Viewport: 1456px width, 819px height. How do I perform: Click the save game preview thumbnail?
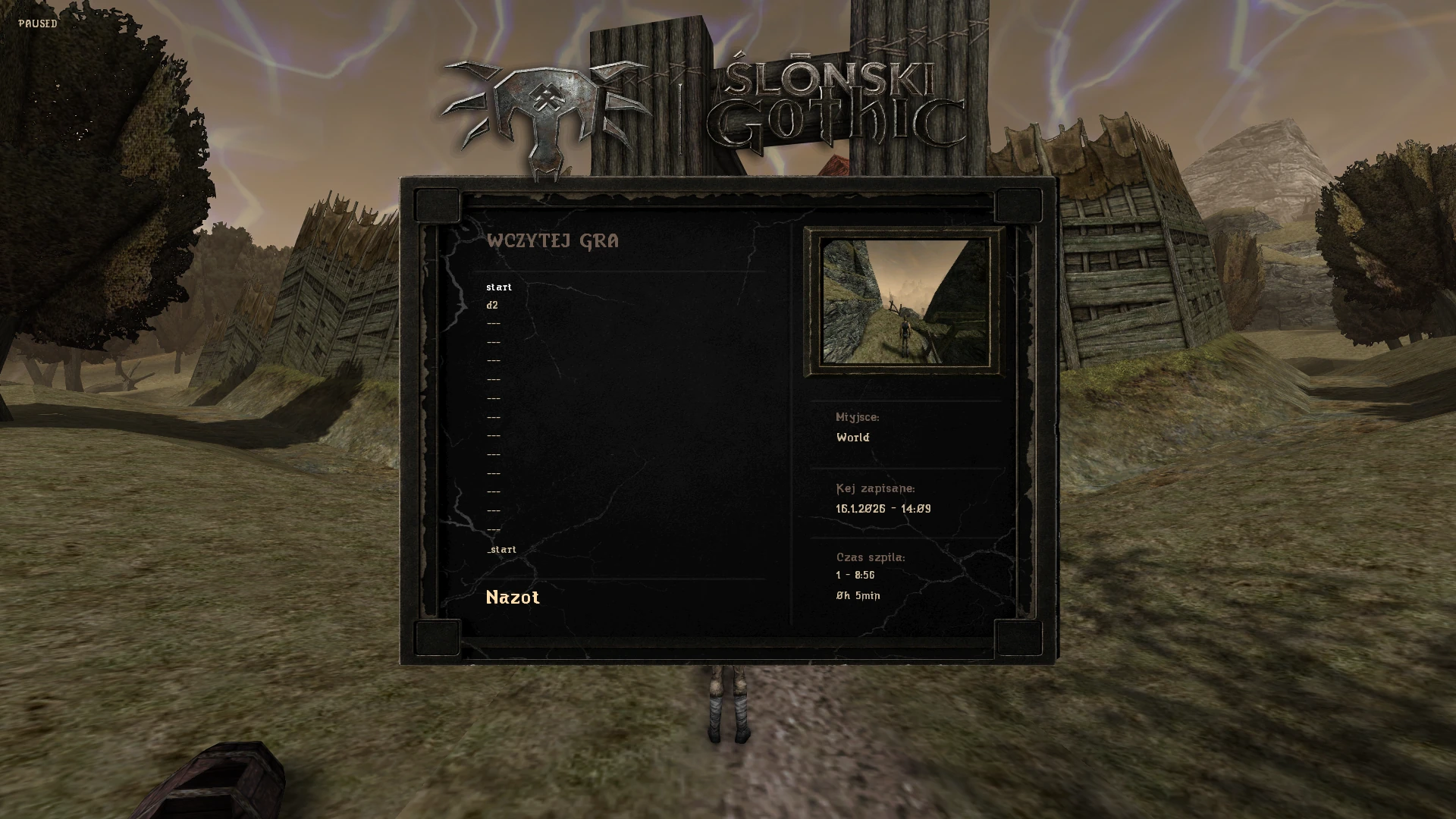click(905, 301)
